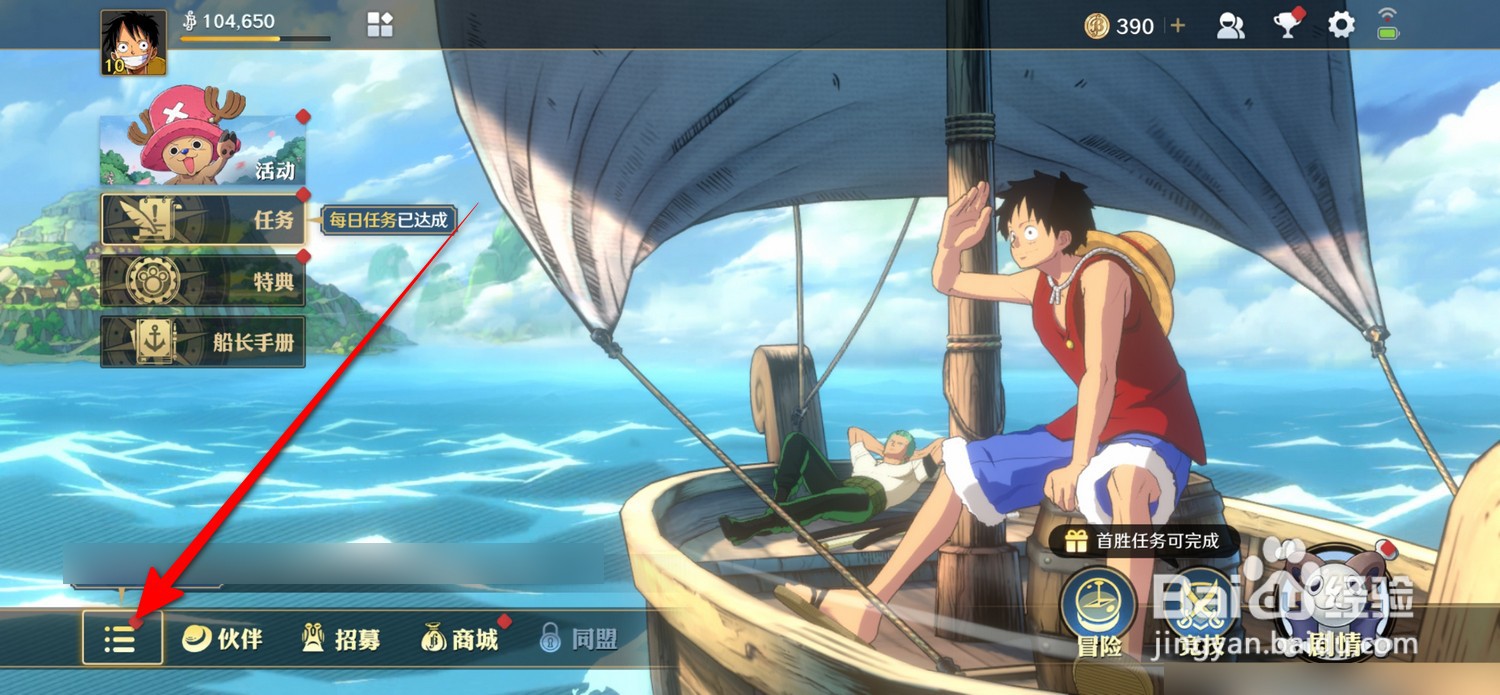
Task: Open the 特典 bonus panel
Action: point(203,281)
